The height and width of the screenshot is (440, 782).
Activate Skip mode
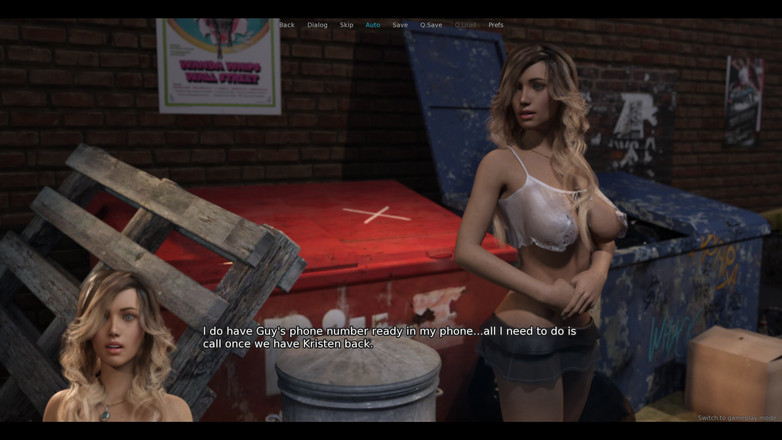pos(346,25)
